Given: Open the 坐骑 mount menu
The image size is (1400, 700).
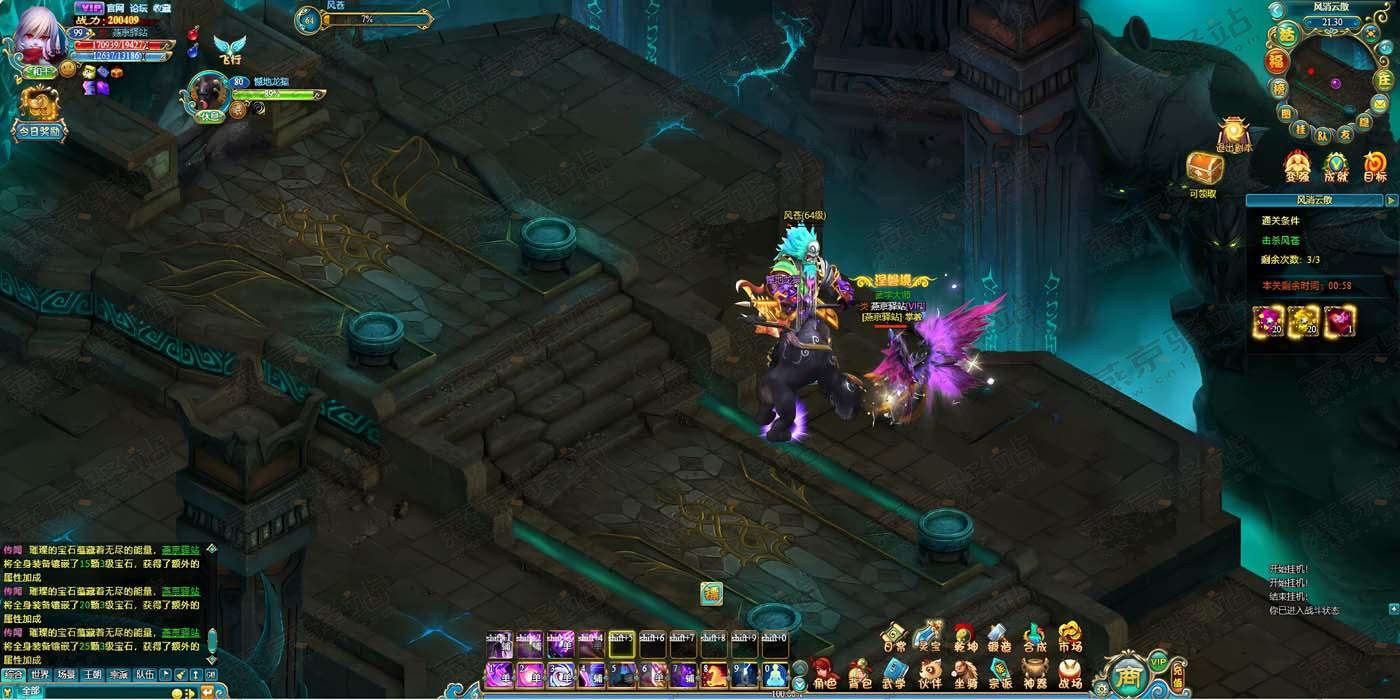Looking at the screenshot, I should (x=965, y=673).
